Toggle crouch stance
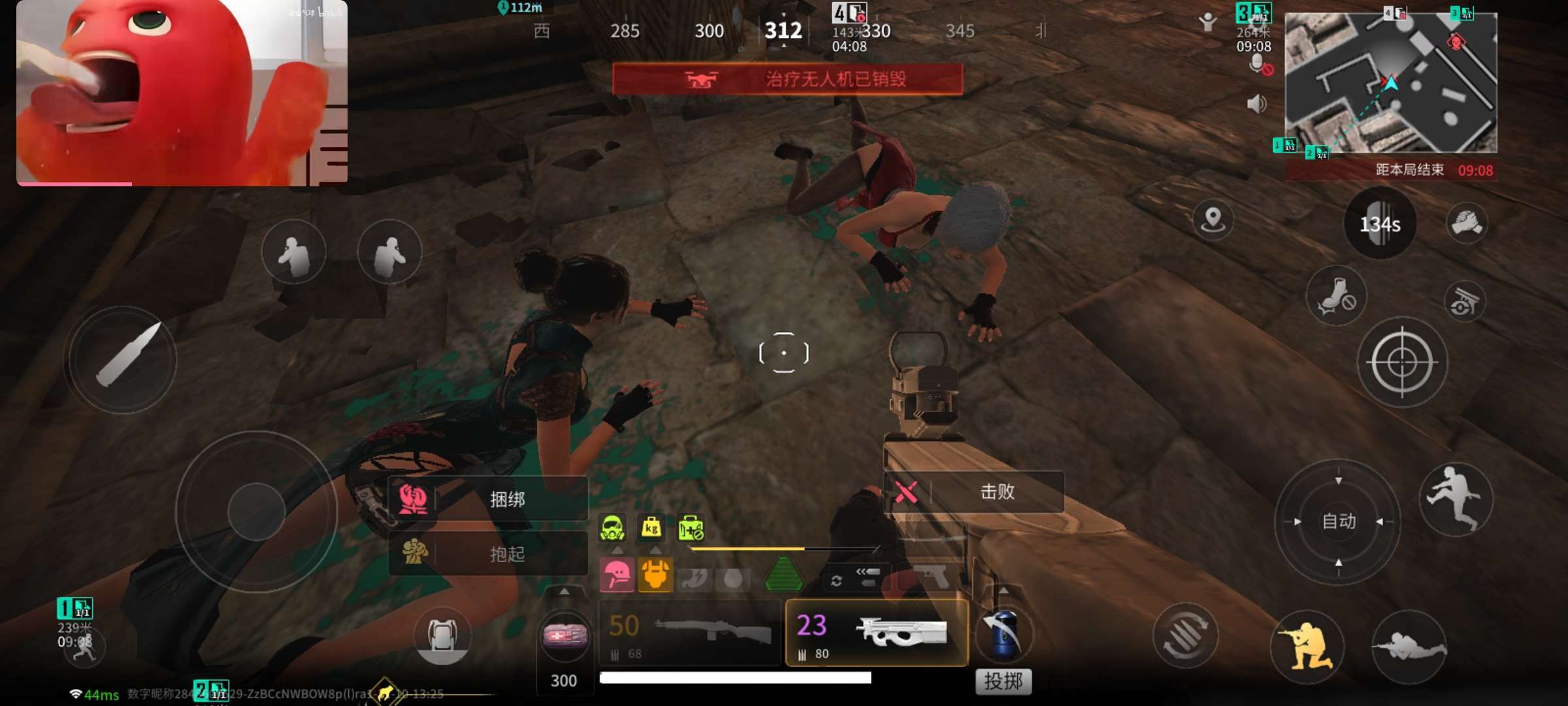The image size is (1568, 706). tap(1307, 646)
